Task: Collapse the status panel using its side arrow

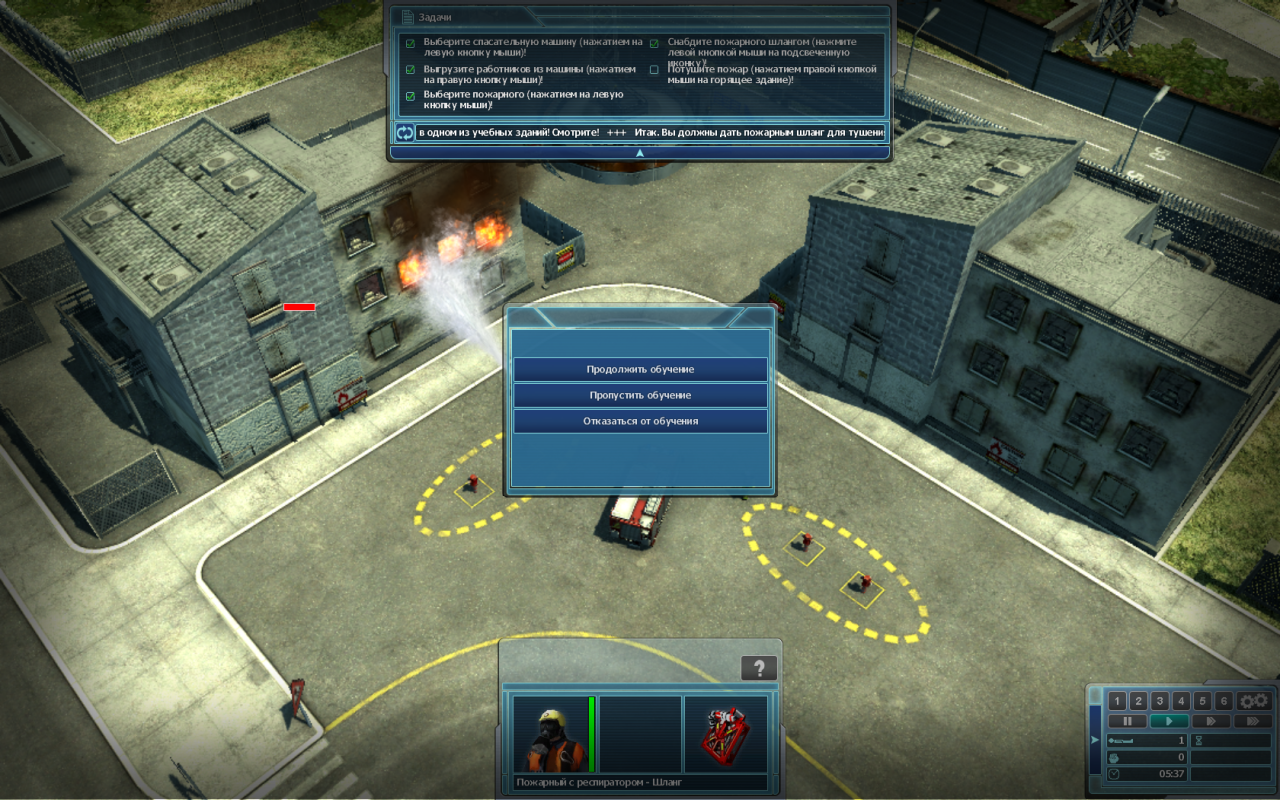Action: [x=1095, y=740]
